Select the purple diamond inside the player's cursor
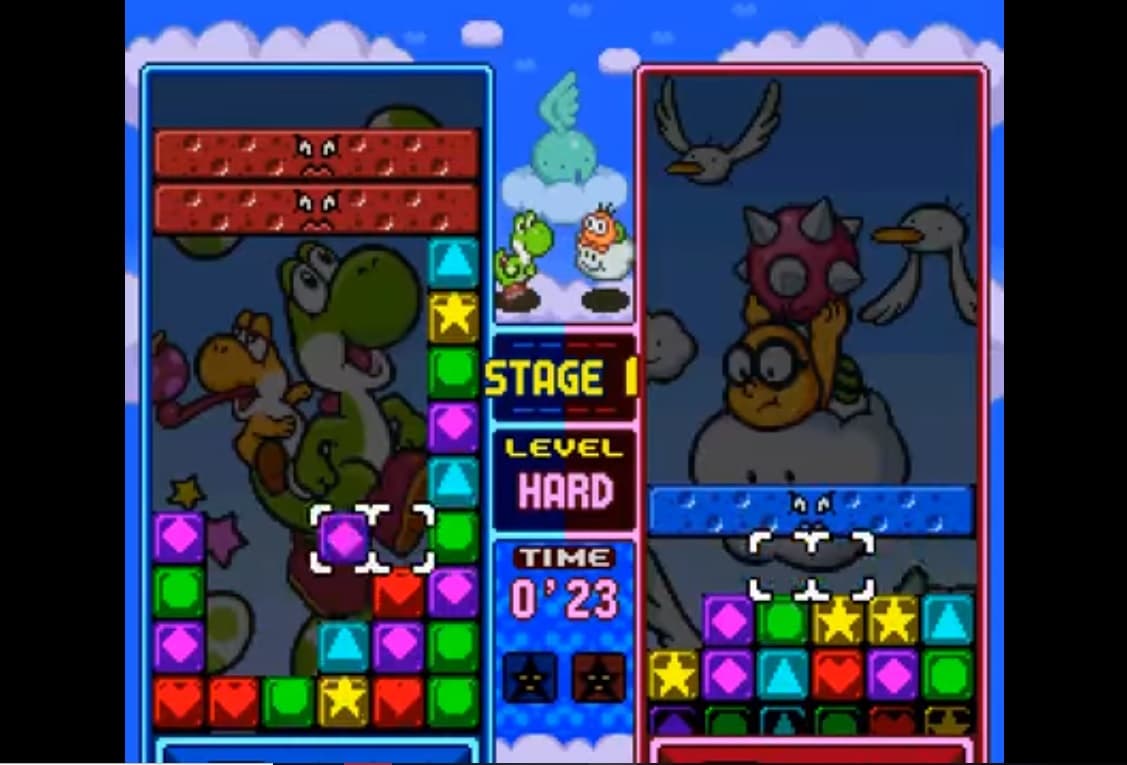The image size is (1127, 765). [x=345, y=539]
